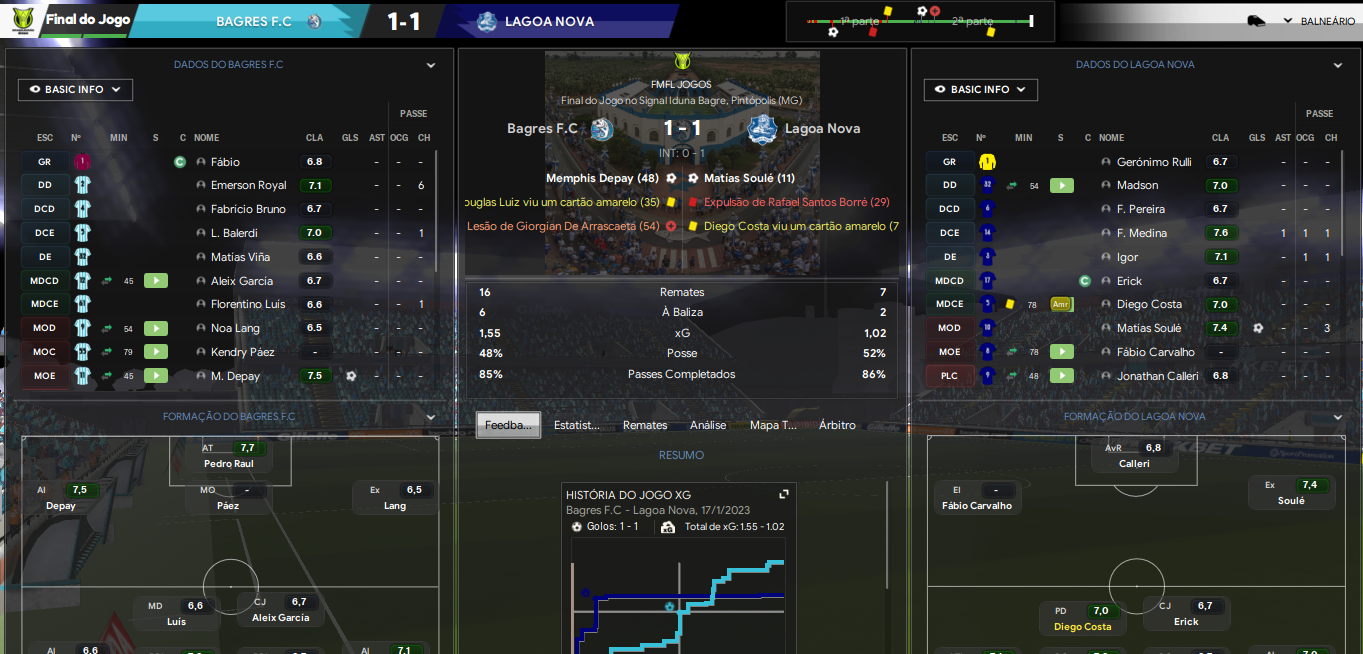Open the Árbitro tab

(x=837, y=425)
